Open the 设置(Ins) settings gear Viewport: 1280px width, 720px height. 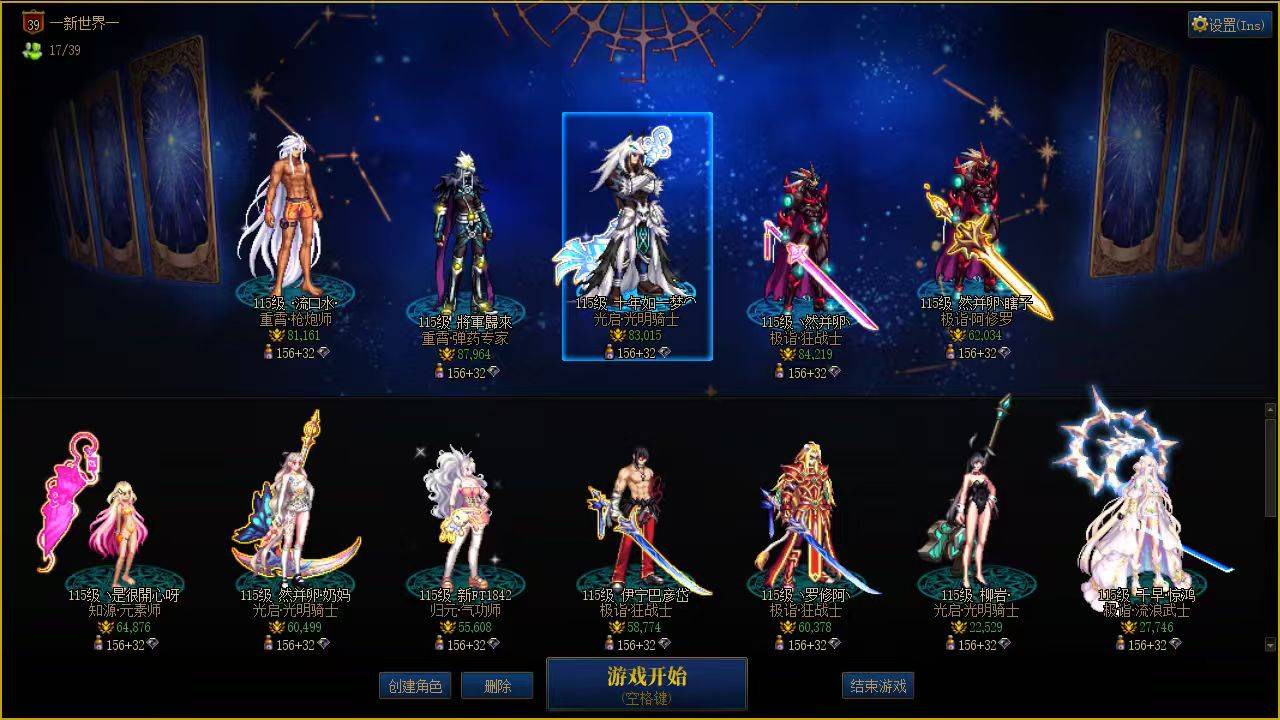[x=1228, y=24]
